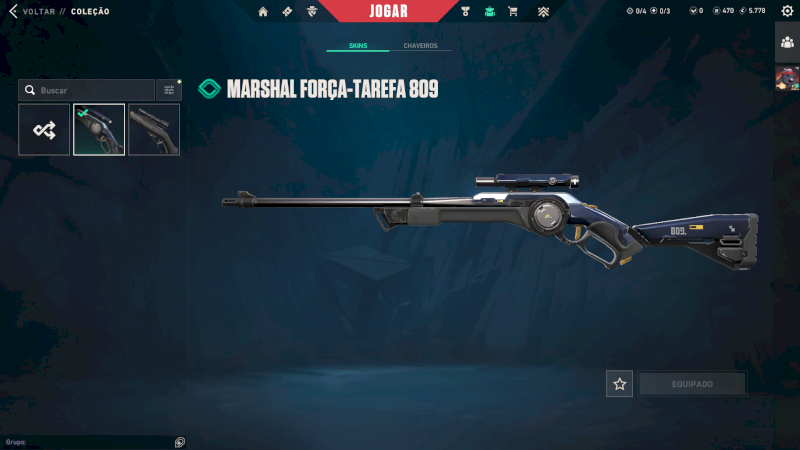Open the group chat icon

(180, 442)
